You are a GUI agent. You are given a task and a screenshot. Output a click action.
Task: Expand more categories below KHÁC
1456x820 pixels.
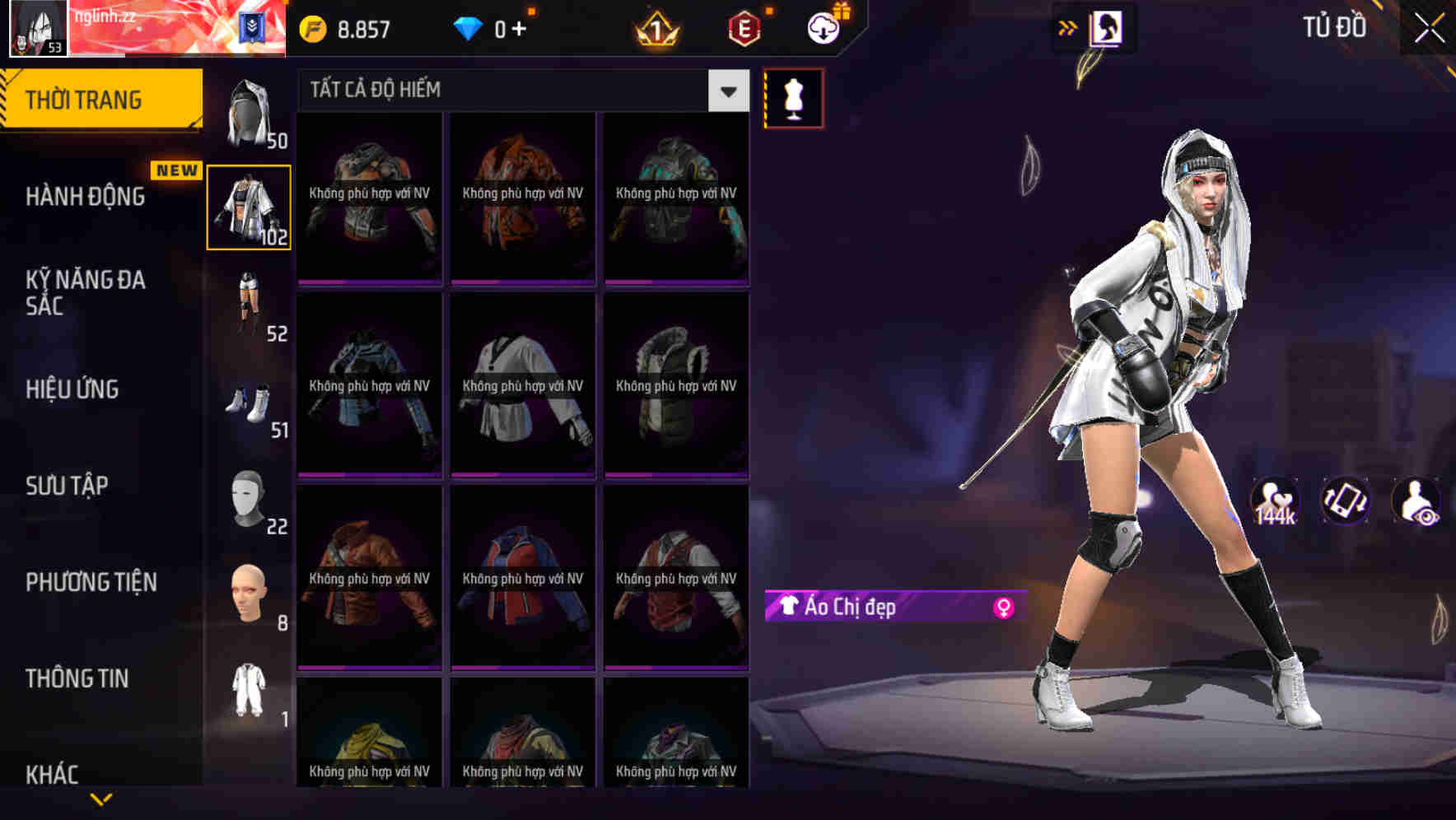coord(102,799)
